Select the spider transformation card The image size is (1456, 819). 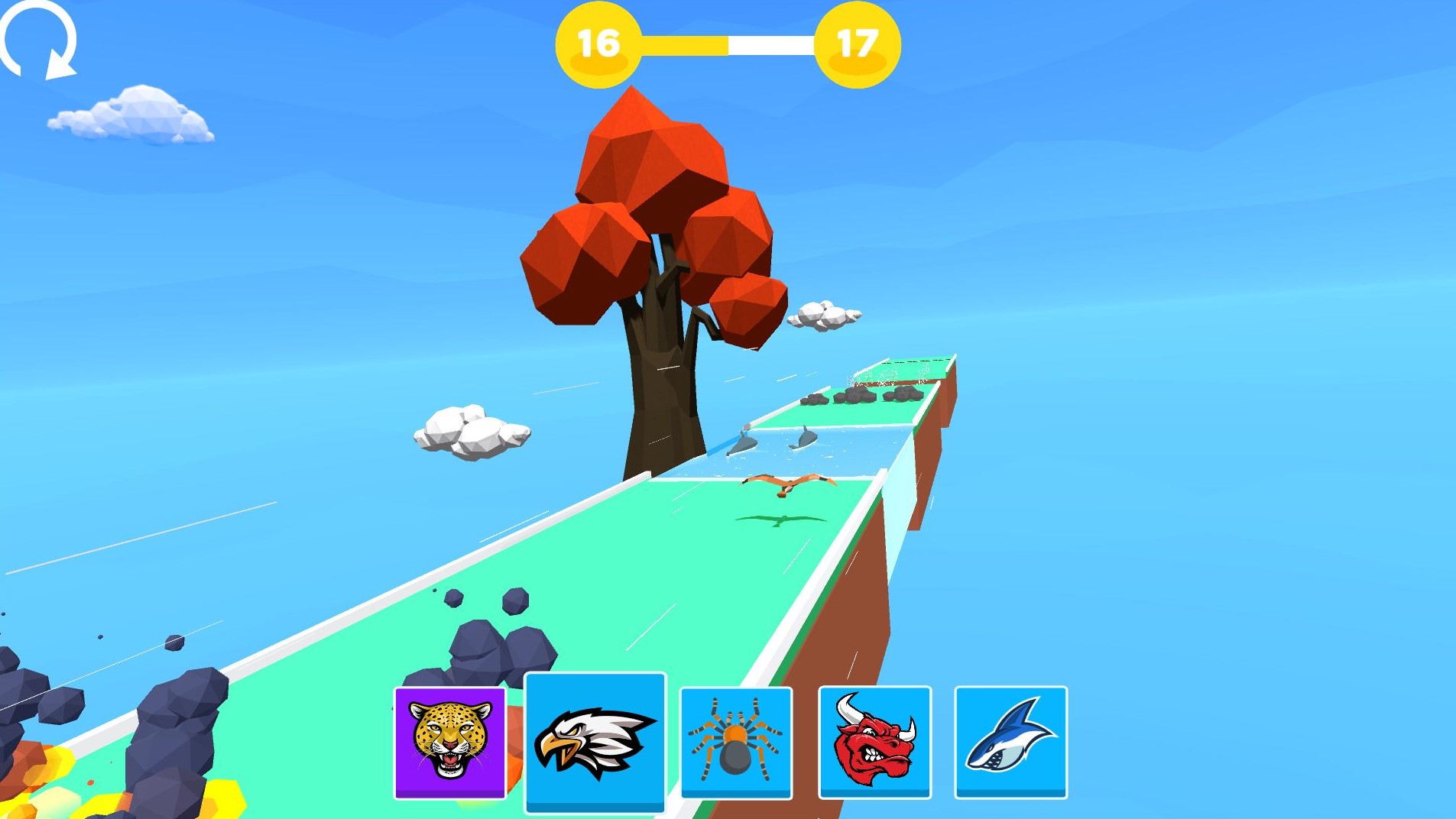click(x=736, y=743)
